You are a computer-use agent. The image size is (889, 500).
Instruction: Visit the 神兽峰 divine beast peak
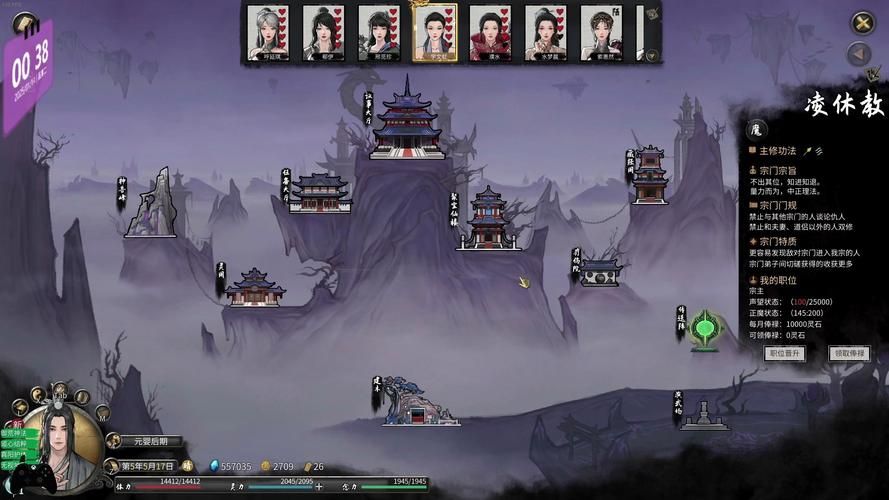[x=150, y=204]
